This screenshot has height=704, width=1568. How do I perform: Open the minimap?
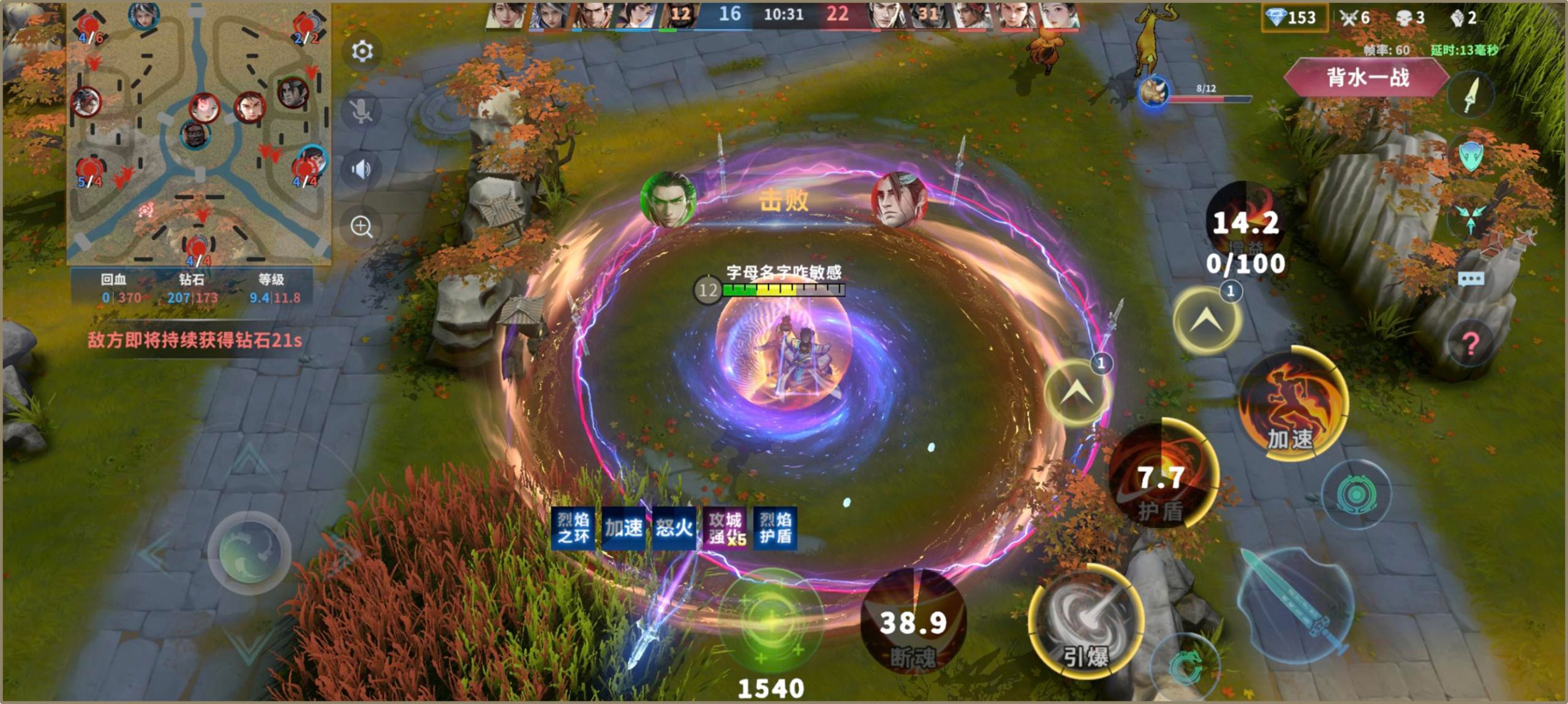(x=199, y=133)
